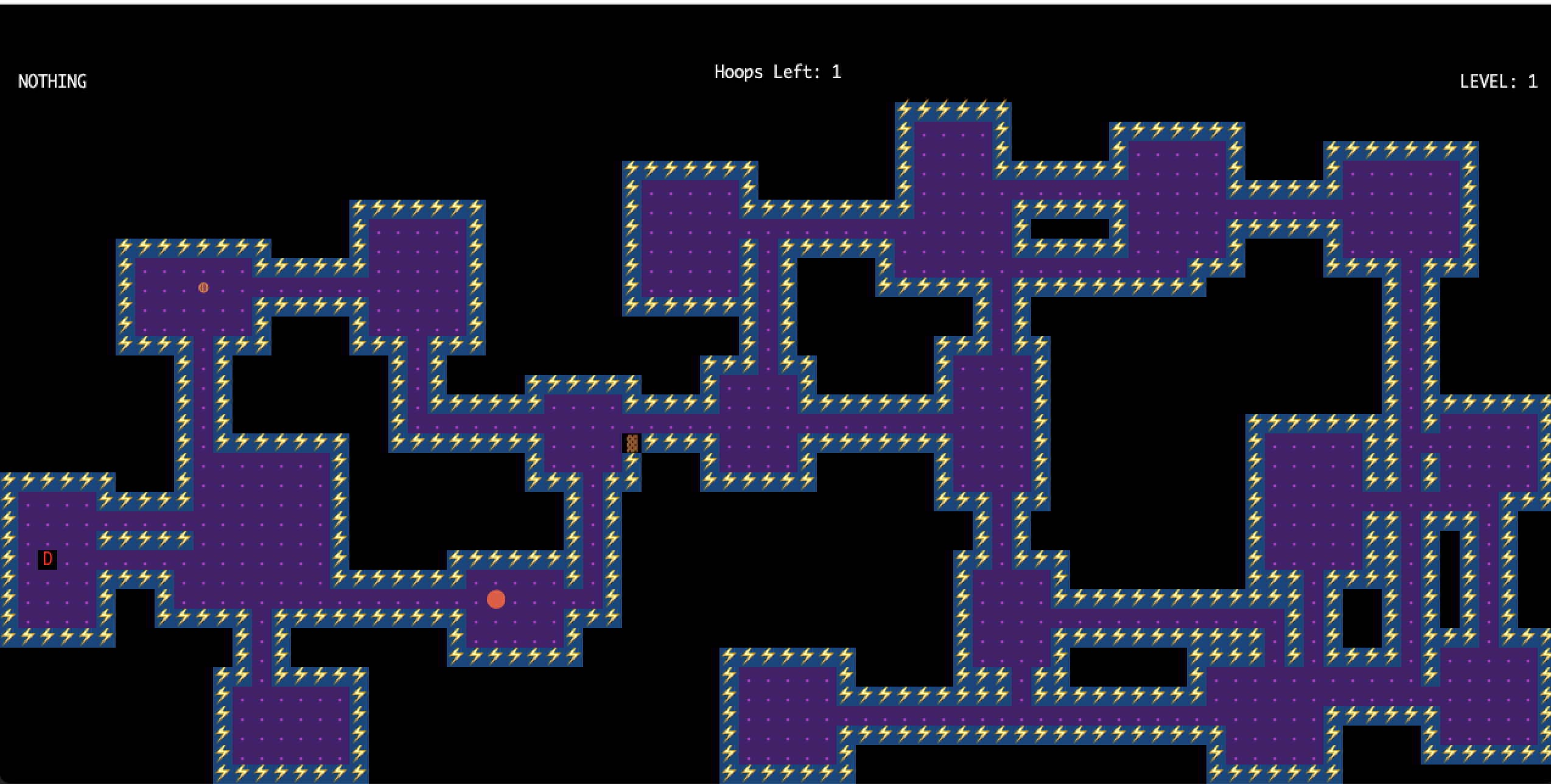Select the red D player character
This screenshot has height=784, width=1551.
pos(47,559)
